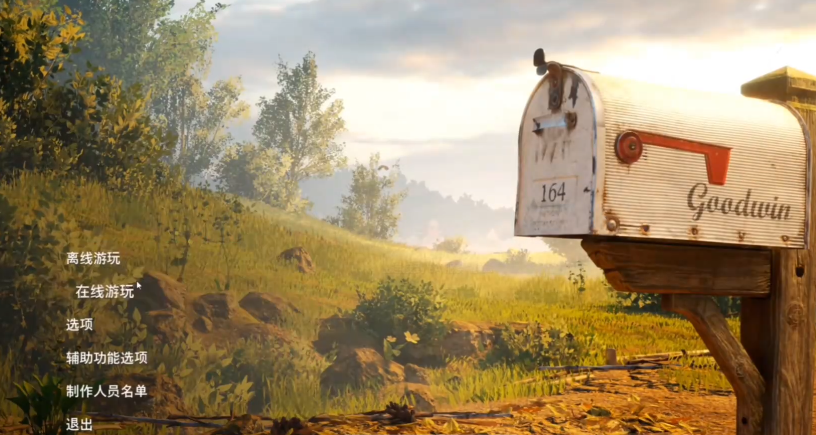Select 离线游玩 (Play Offline)
This screenshot has width=816, height=435.
click(x=93, y=258)
